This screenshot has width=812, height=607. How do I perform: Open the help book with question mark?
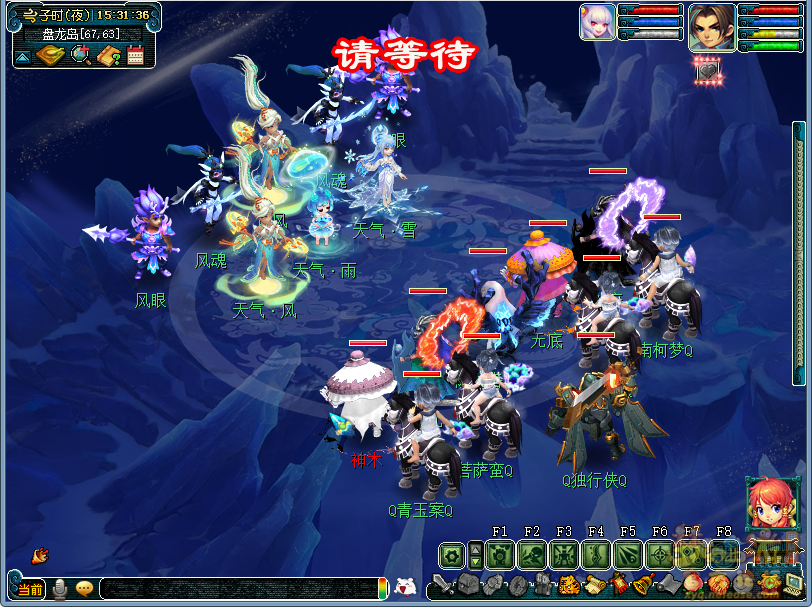click(x=109, y=56)
